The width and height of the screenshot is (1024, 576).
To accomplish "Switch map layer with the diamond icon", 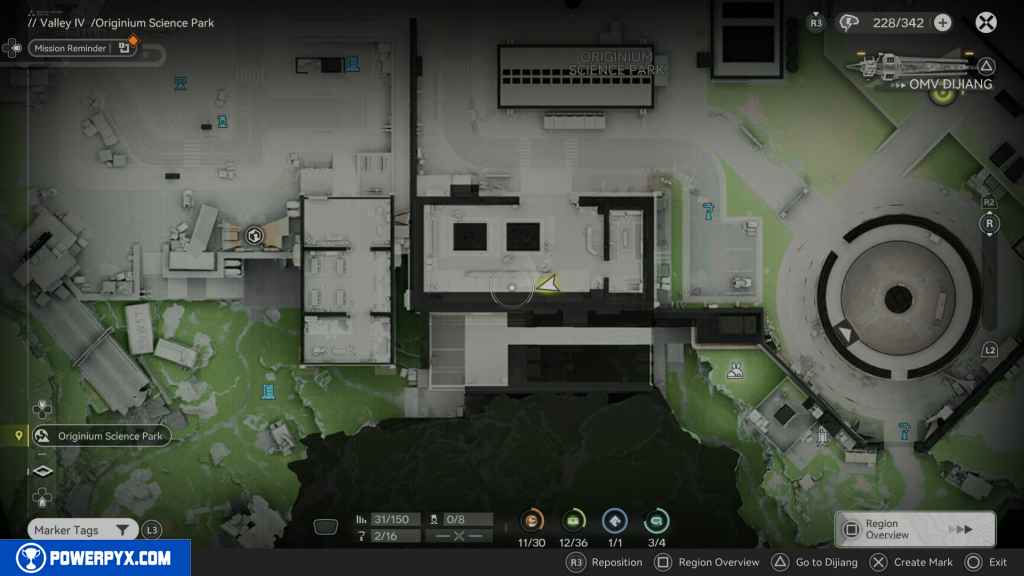I will [x=42, y=471].
